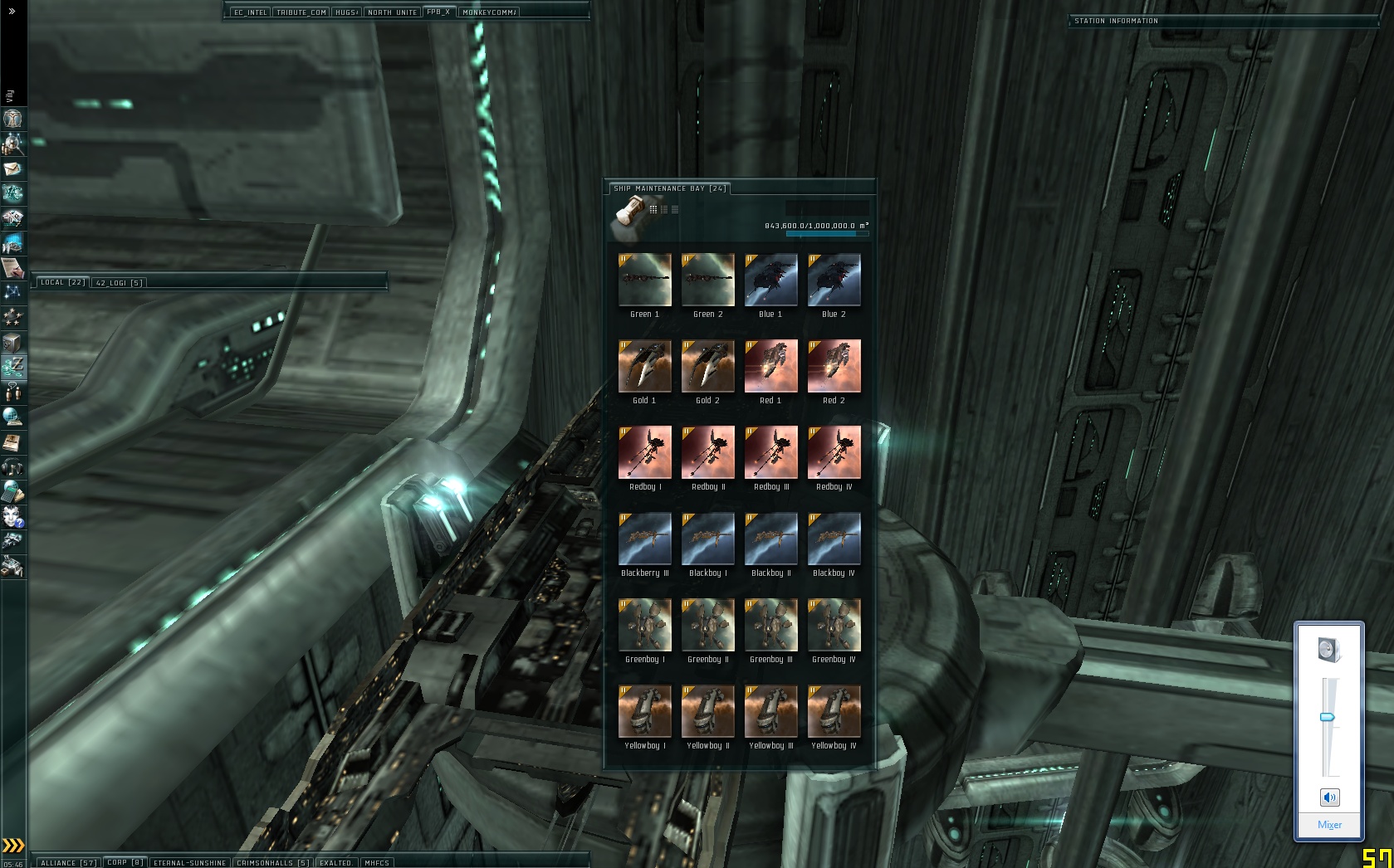Pick the Yellowboy I ship
This screenshot has height=868, width=1394.
pos(644,712)
